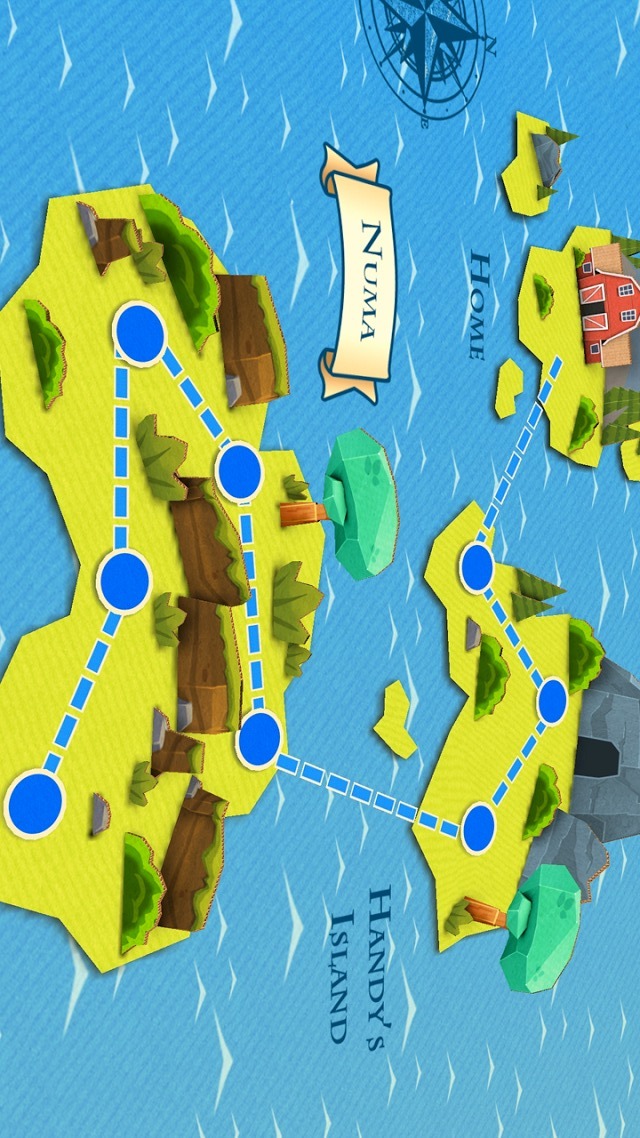The image size is (640, 1138).
Task: Select the Numa node starting the sea bridge
Action: coord(259,740)
